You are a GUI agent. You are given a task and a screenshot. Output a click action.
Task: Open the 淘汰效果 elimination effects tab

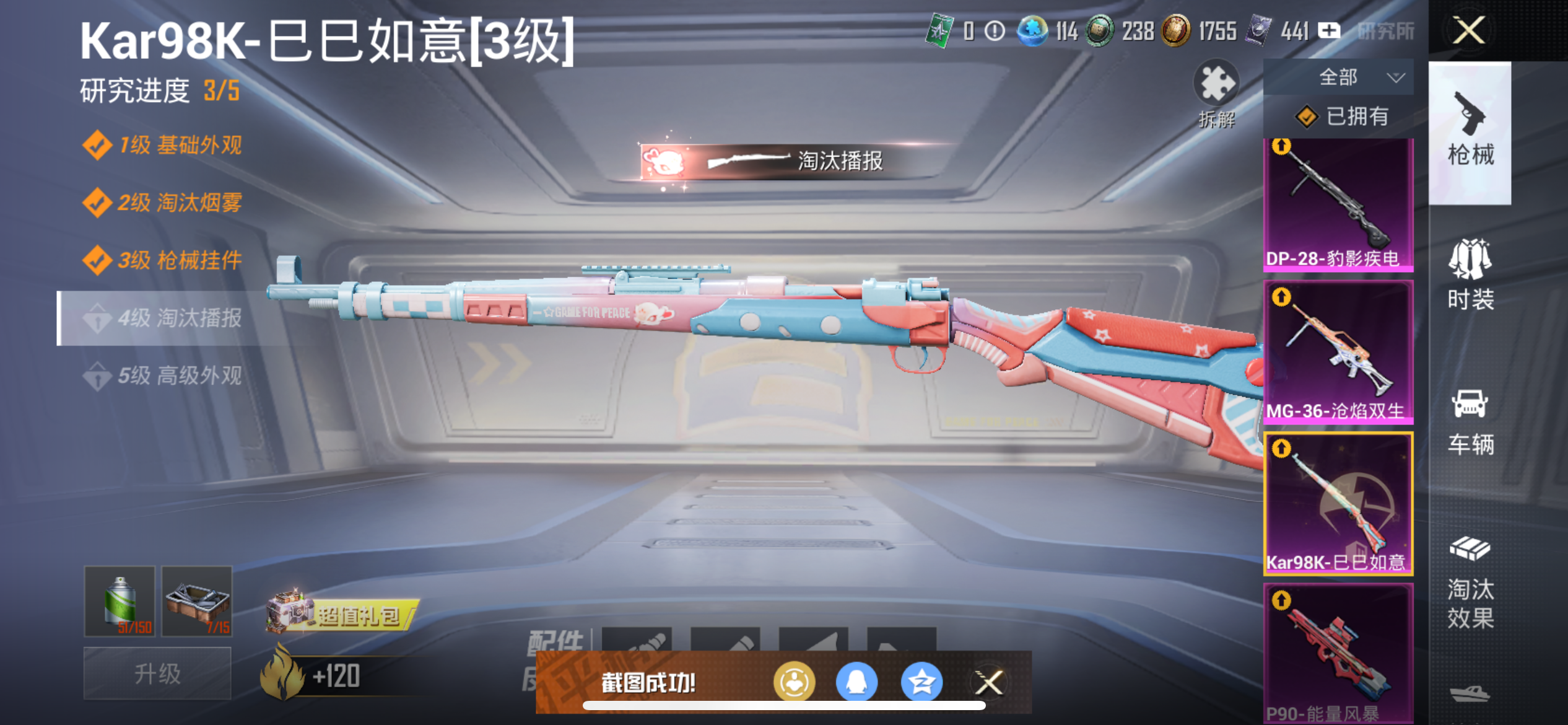coord(1470,582)
